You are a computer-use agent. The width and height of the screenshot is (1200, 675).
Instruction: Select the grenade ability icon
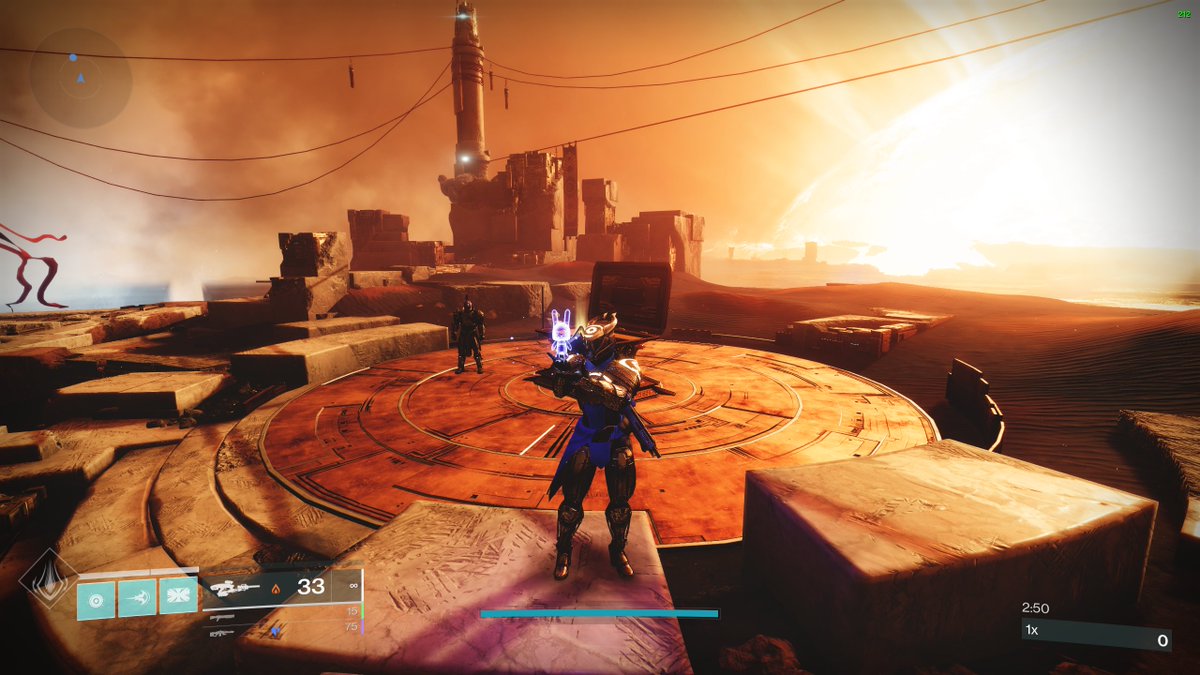[97, 599]
